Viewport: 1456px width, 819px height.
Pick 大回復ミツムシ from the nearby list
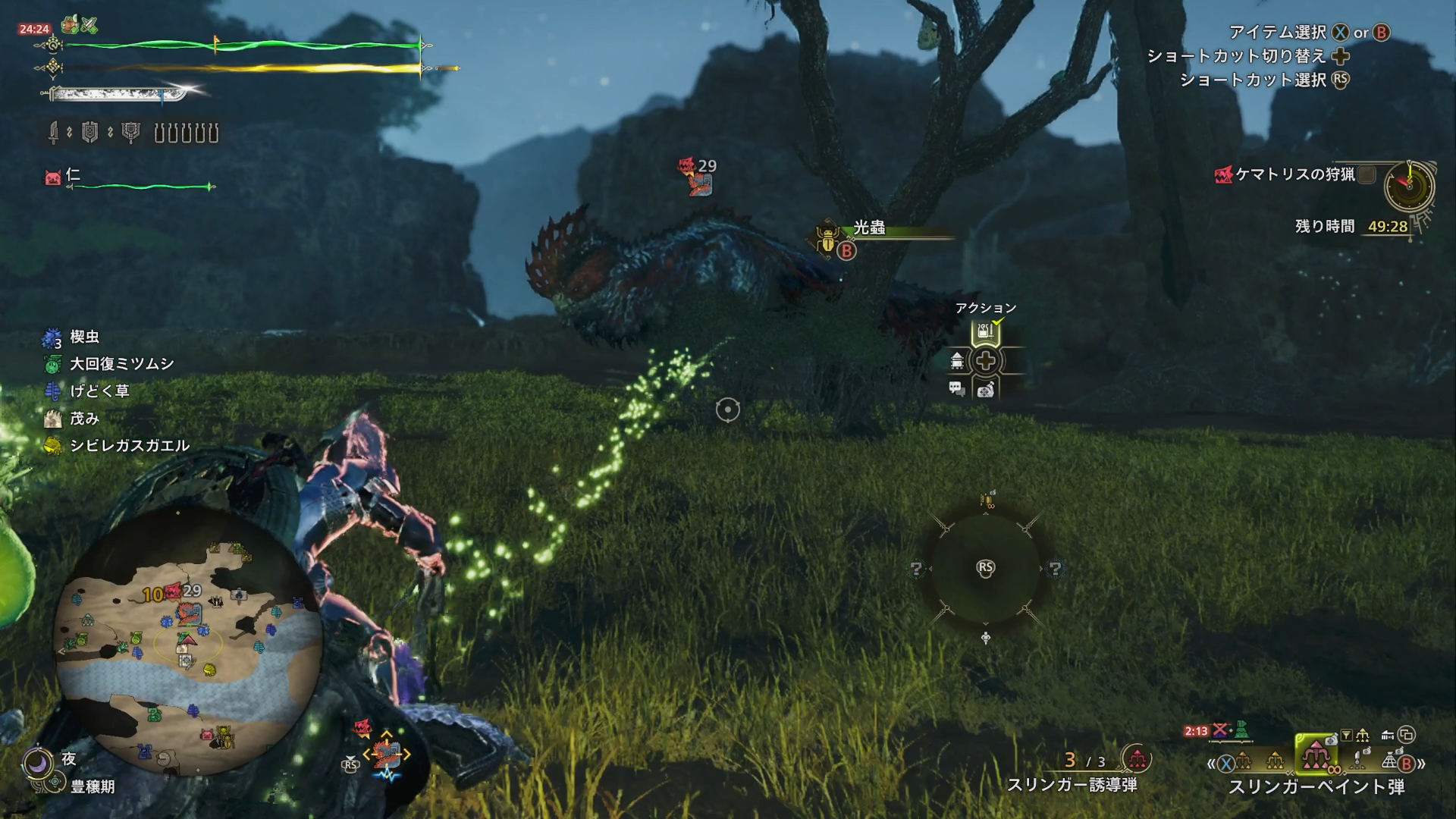pyautogui.click(x=121, y=364)
